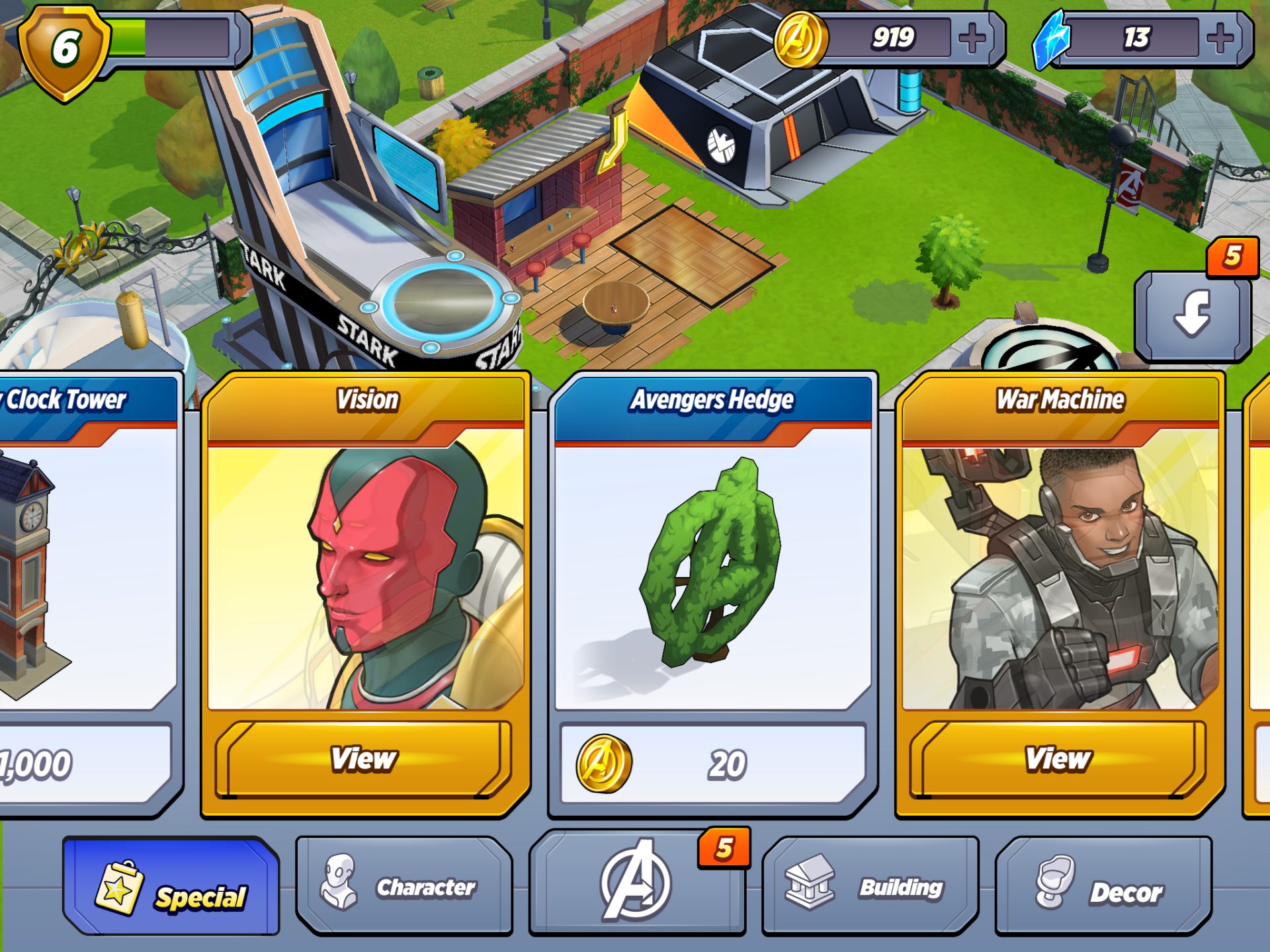Add more gold coins

coord(972,38)
